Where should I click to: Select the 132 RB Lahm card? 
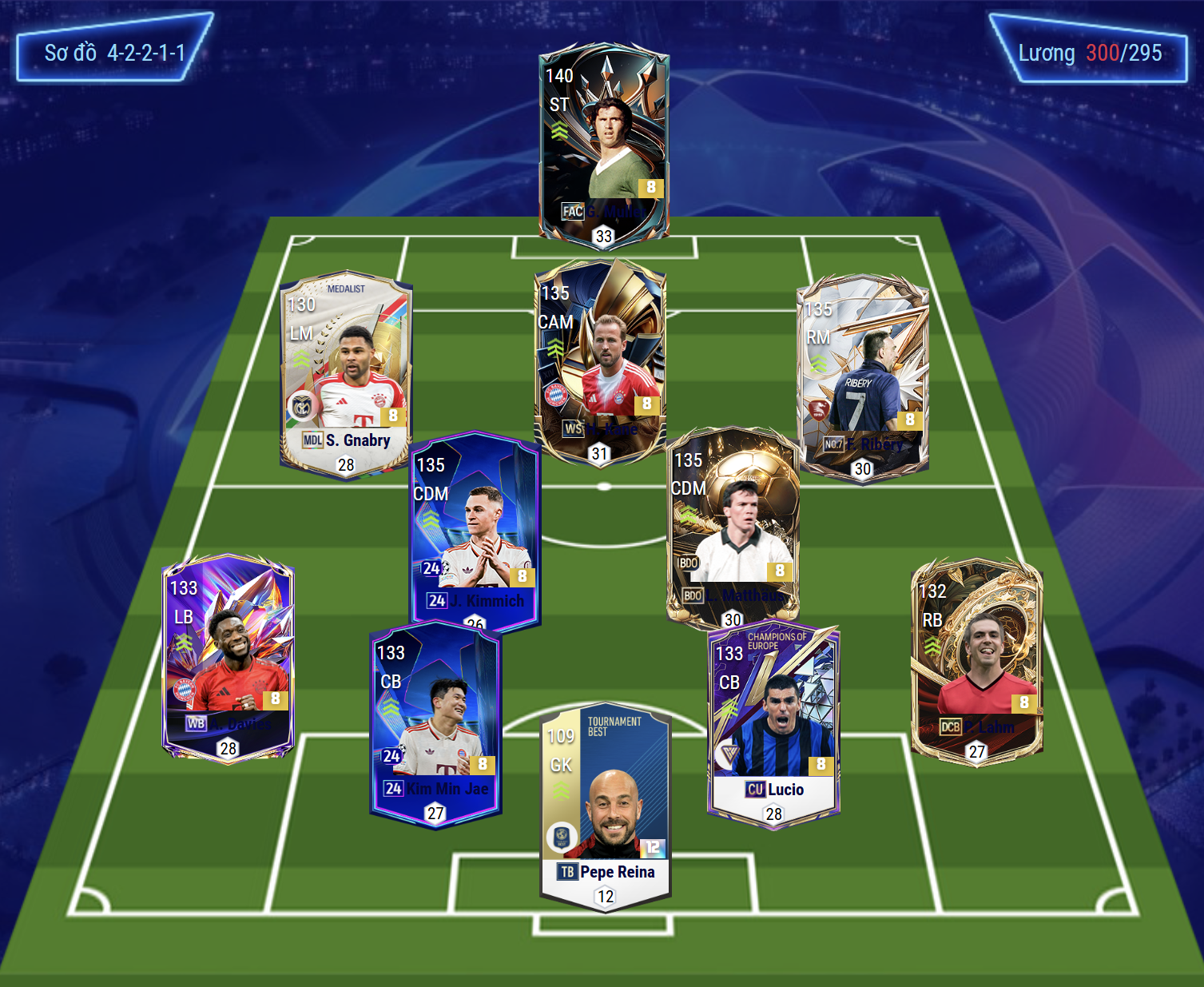pos(976,659)
